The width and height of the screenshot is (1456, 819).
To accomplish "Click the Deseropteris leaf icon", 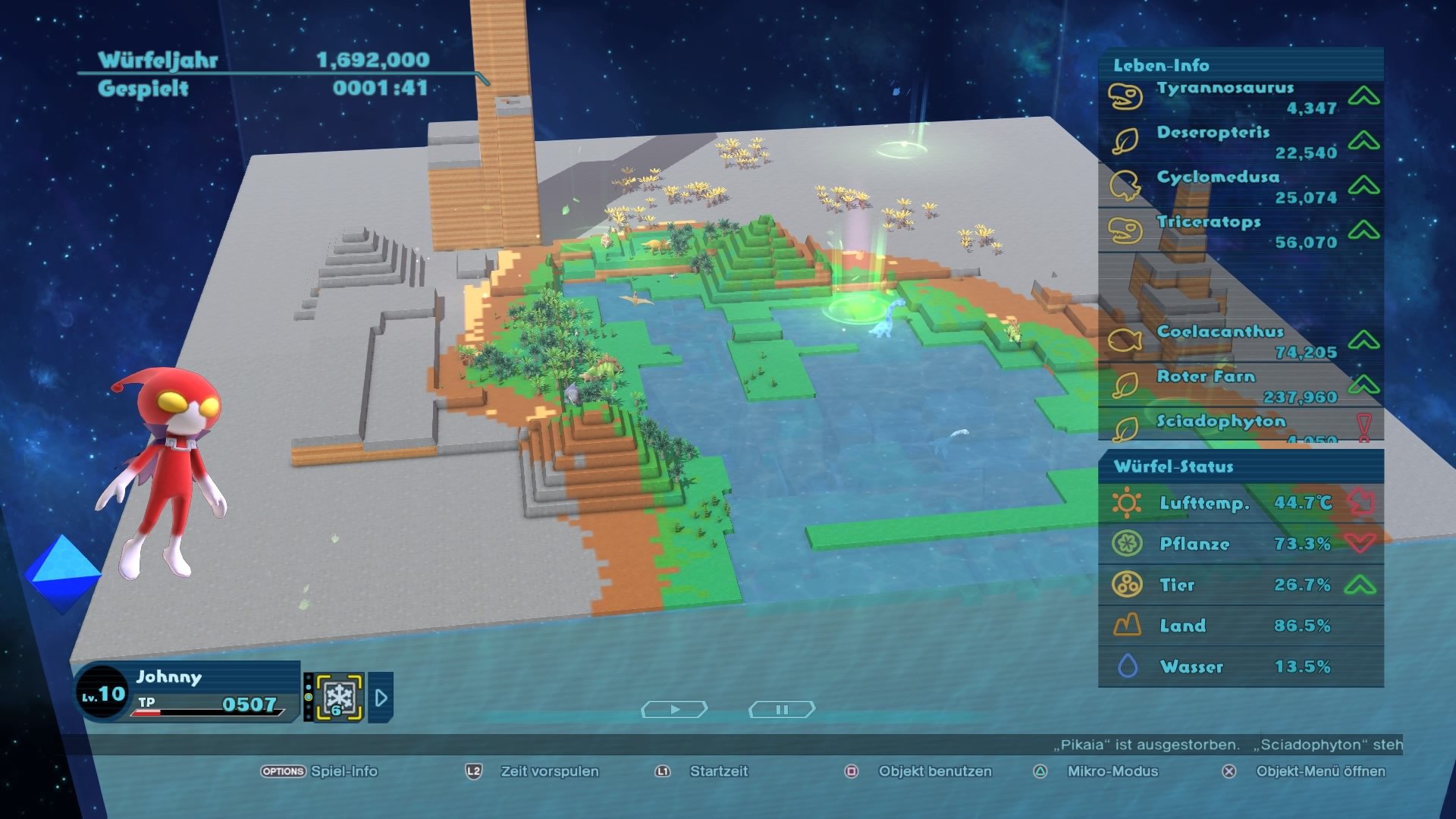I will (x=1125, y=140).
